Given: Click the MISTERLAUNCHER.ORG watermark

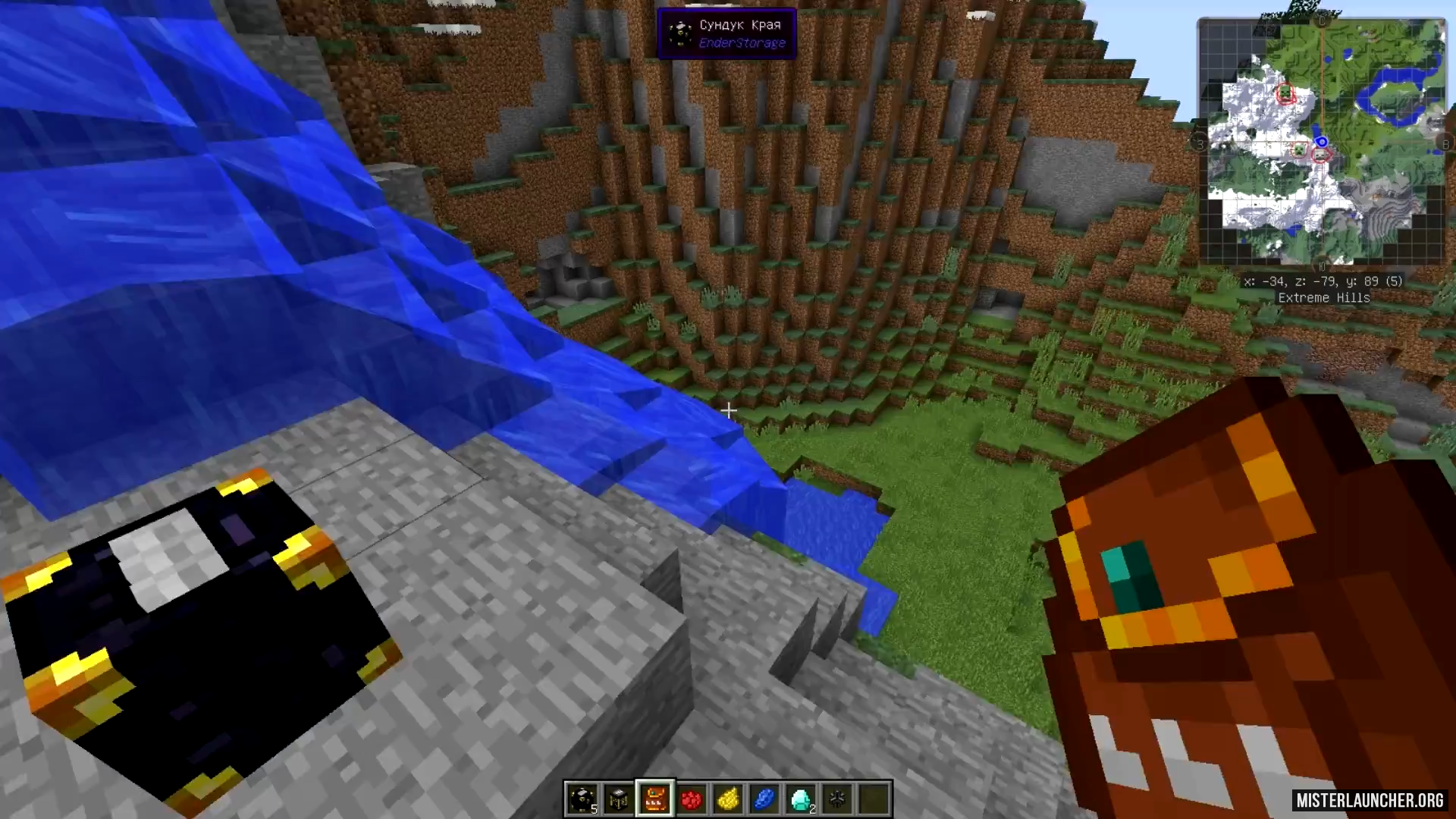Looking at the screenshot, I should click(x=1370, y=801).
